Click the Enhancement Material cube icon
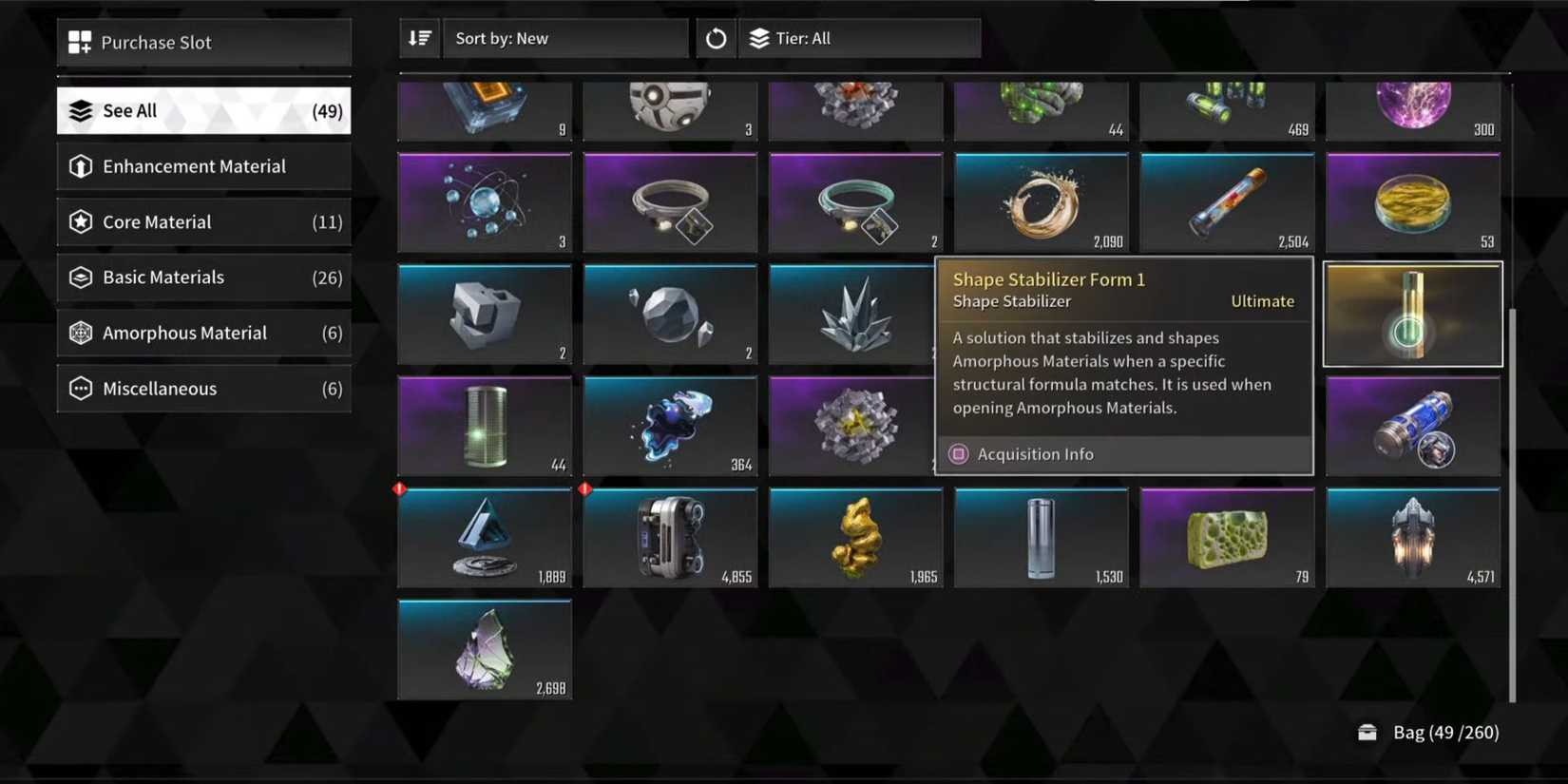The height and width of the screenshot is (784, 1568). (x=81, y=166)
